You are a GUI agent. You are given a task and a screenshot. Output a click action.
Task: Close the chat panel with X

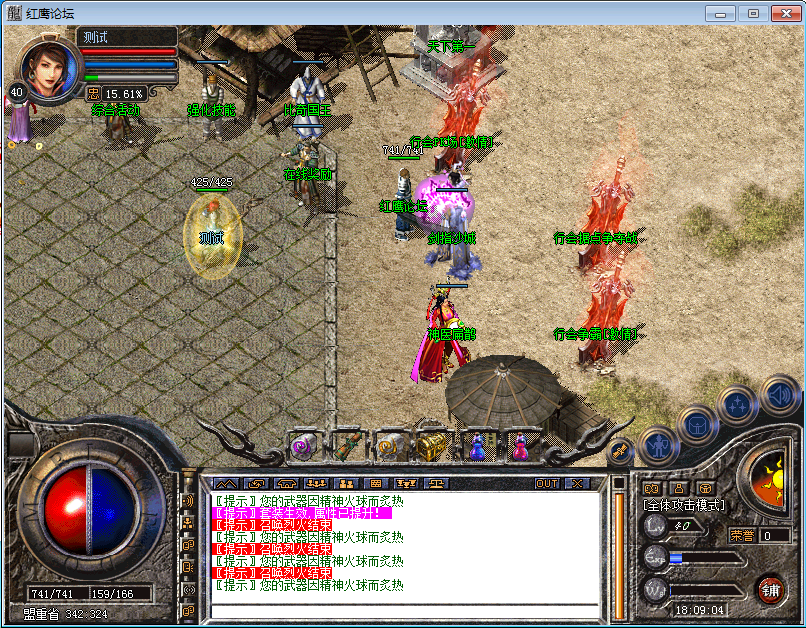point(577,483)
